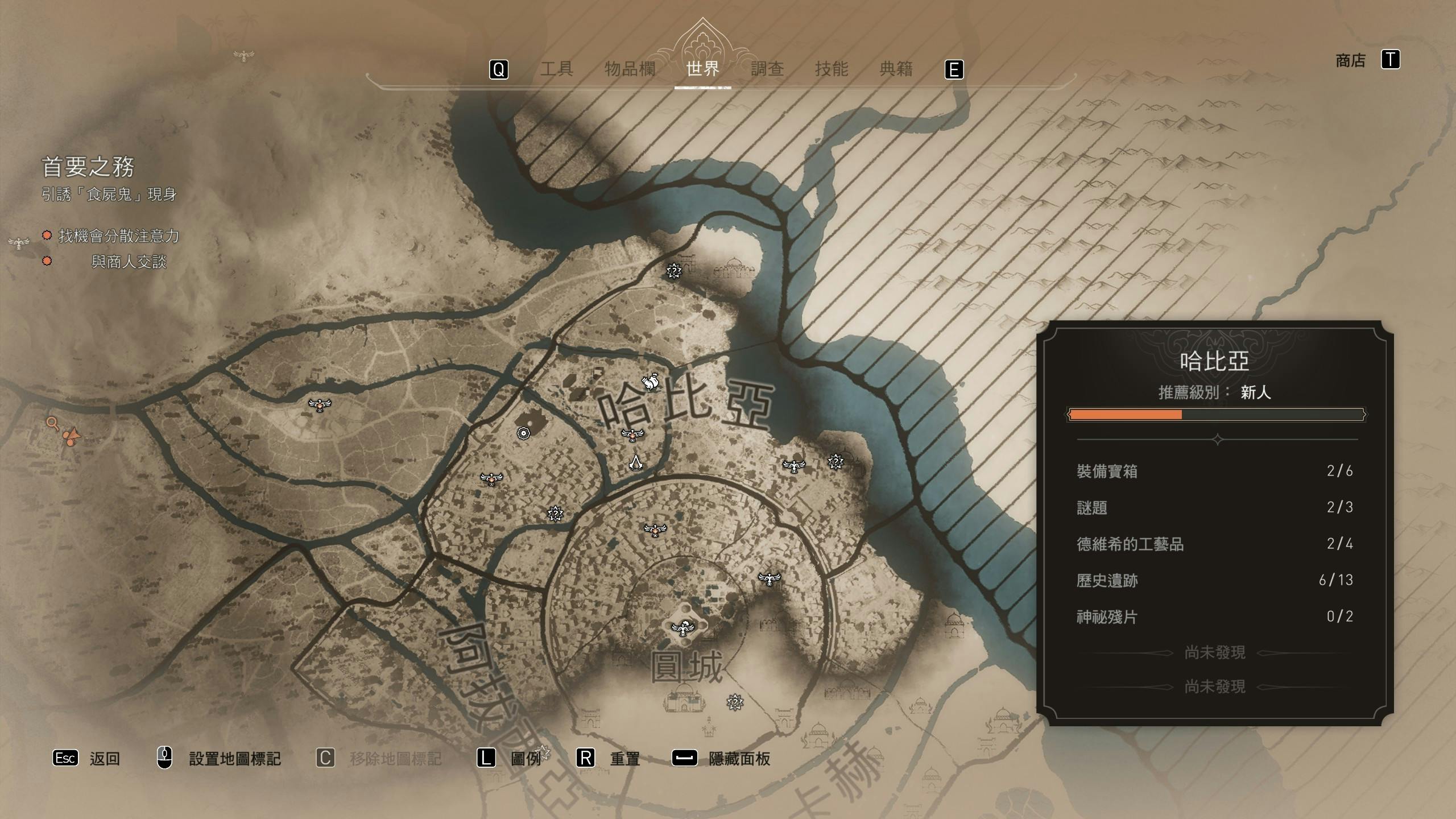
Task: Click the 裝備寶箱 row in 哈比亞 panel
Action: click(x=1214, y=471)
